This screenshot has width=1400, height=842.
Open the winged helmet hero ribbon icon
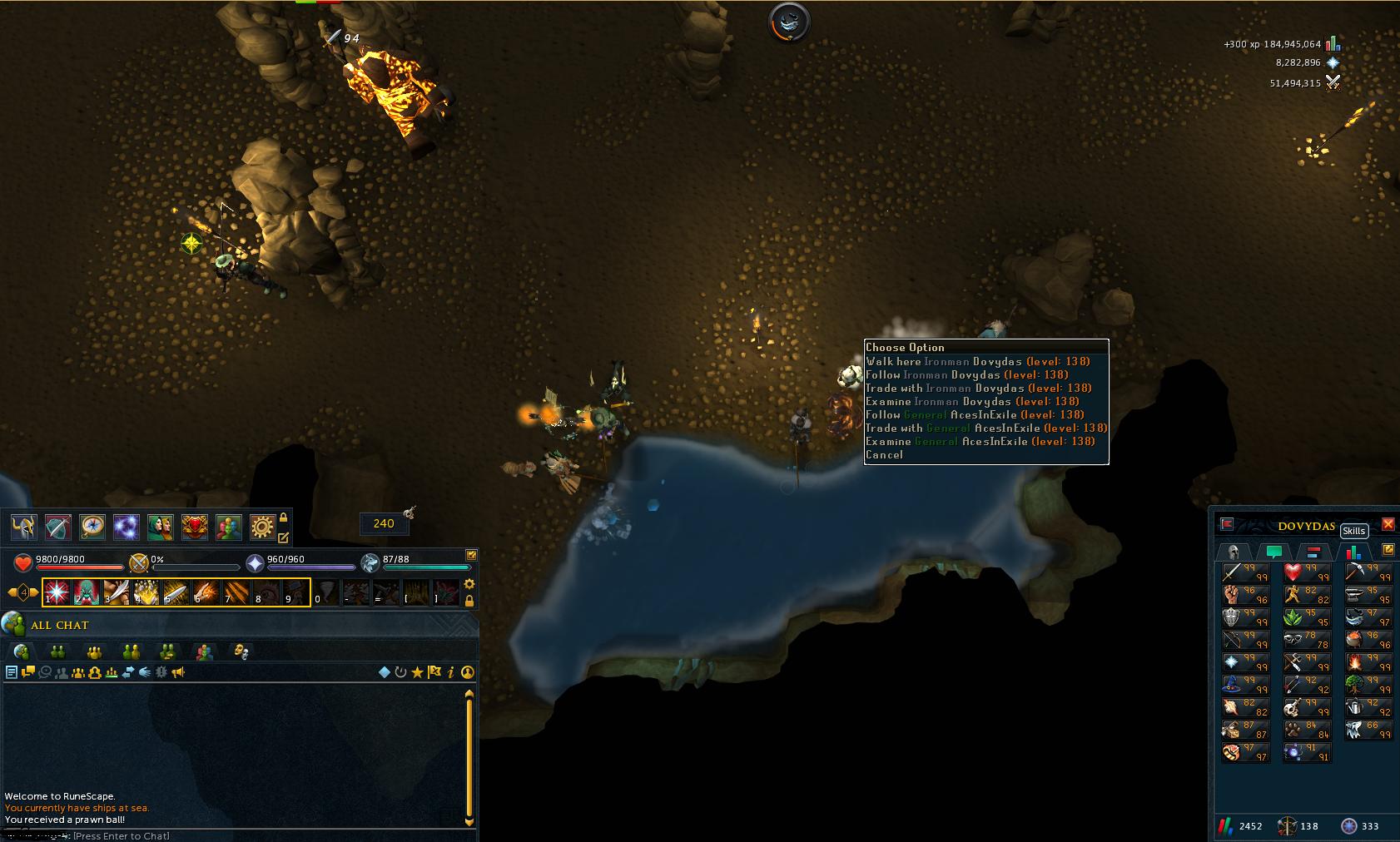coord(23,527)
